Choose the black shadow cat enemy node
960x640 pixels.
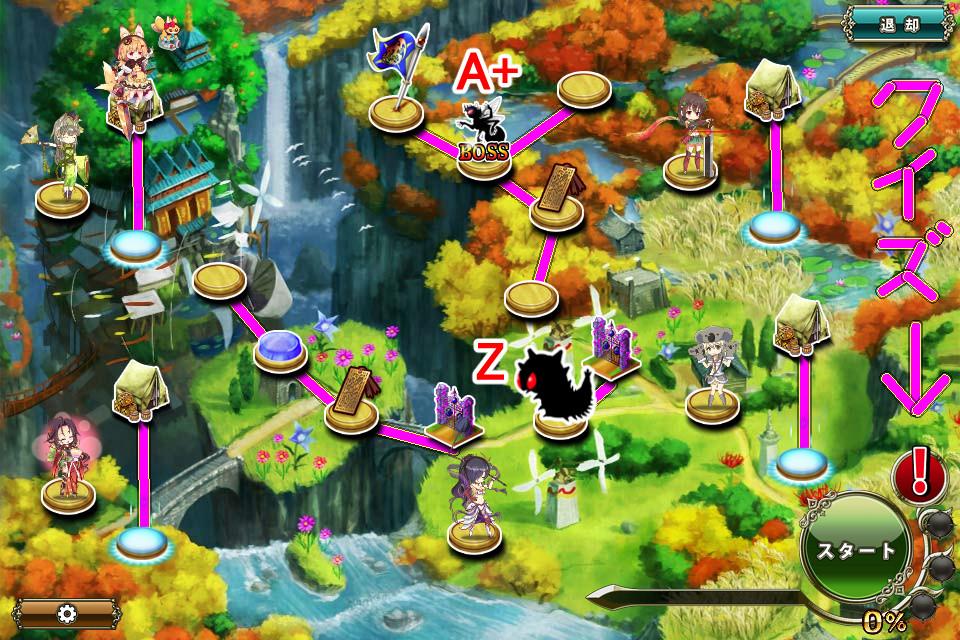(x=556, y=387)
